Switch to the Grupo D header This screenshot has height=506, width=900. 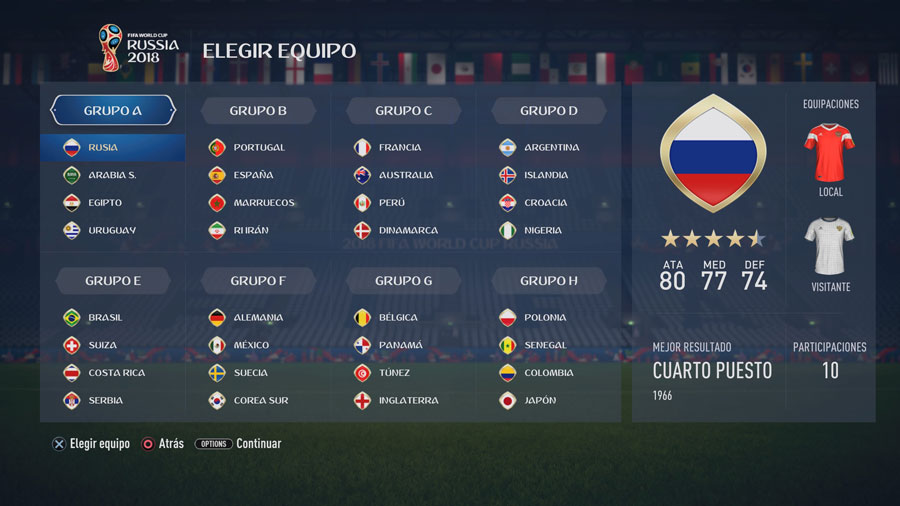click(549, 111)
